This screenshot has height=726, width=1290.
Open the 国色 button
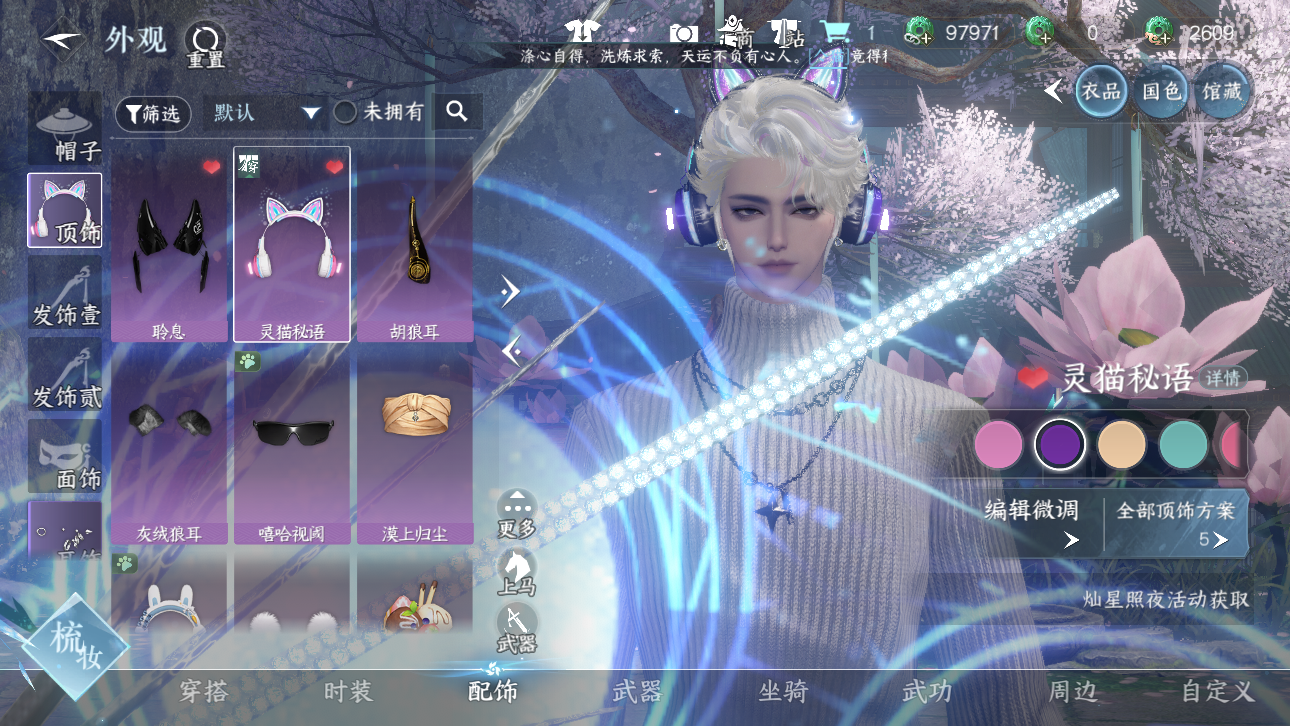pyautogui.click(x=1161, y=91)
